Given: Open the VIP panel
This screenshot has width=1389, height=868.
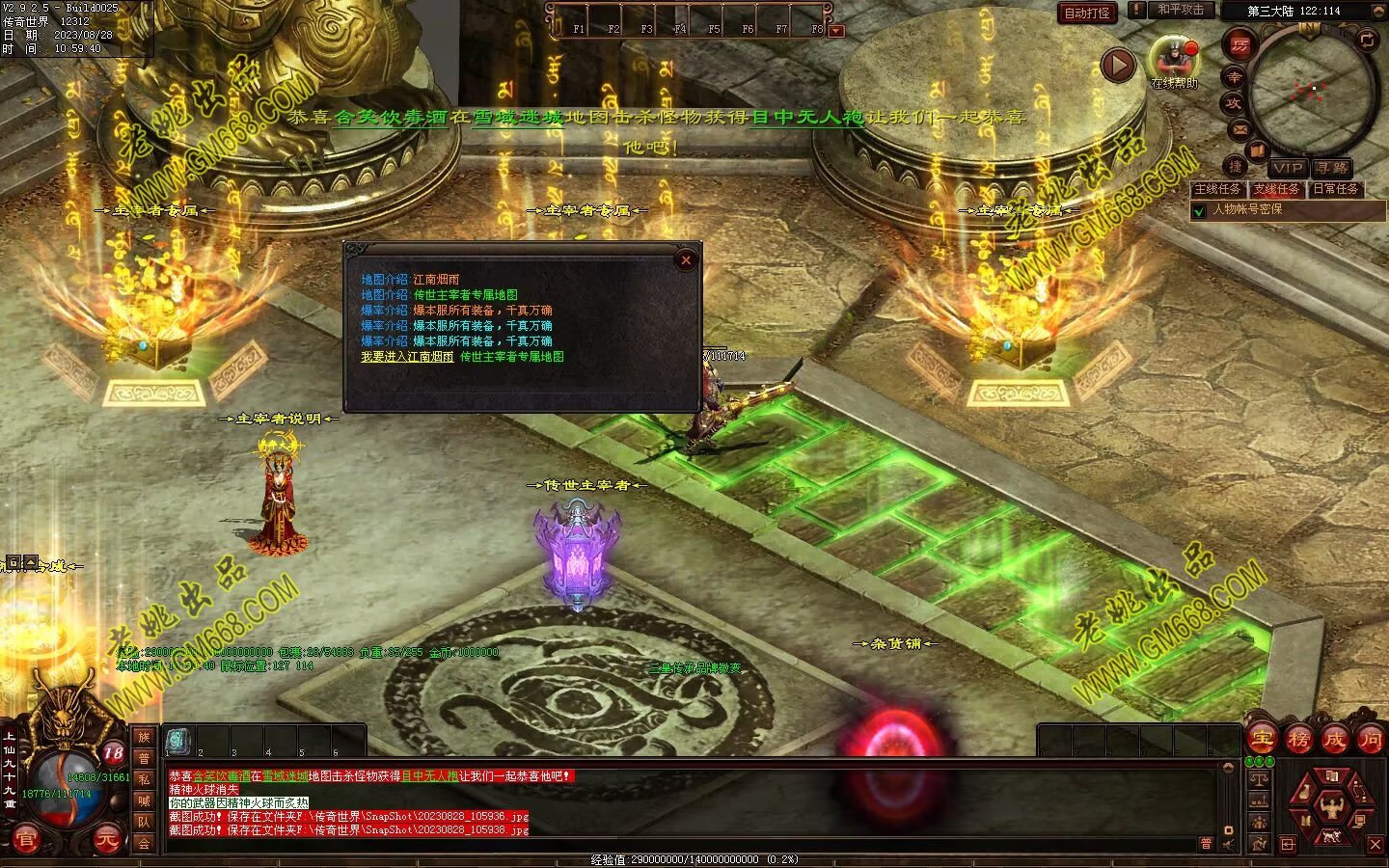Looking at the screenshot, I should 1286,168.
